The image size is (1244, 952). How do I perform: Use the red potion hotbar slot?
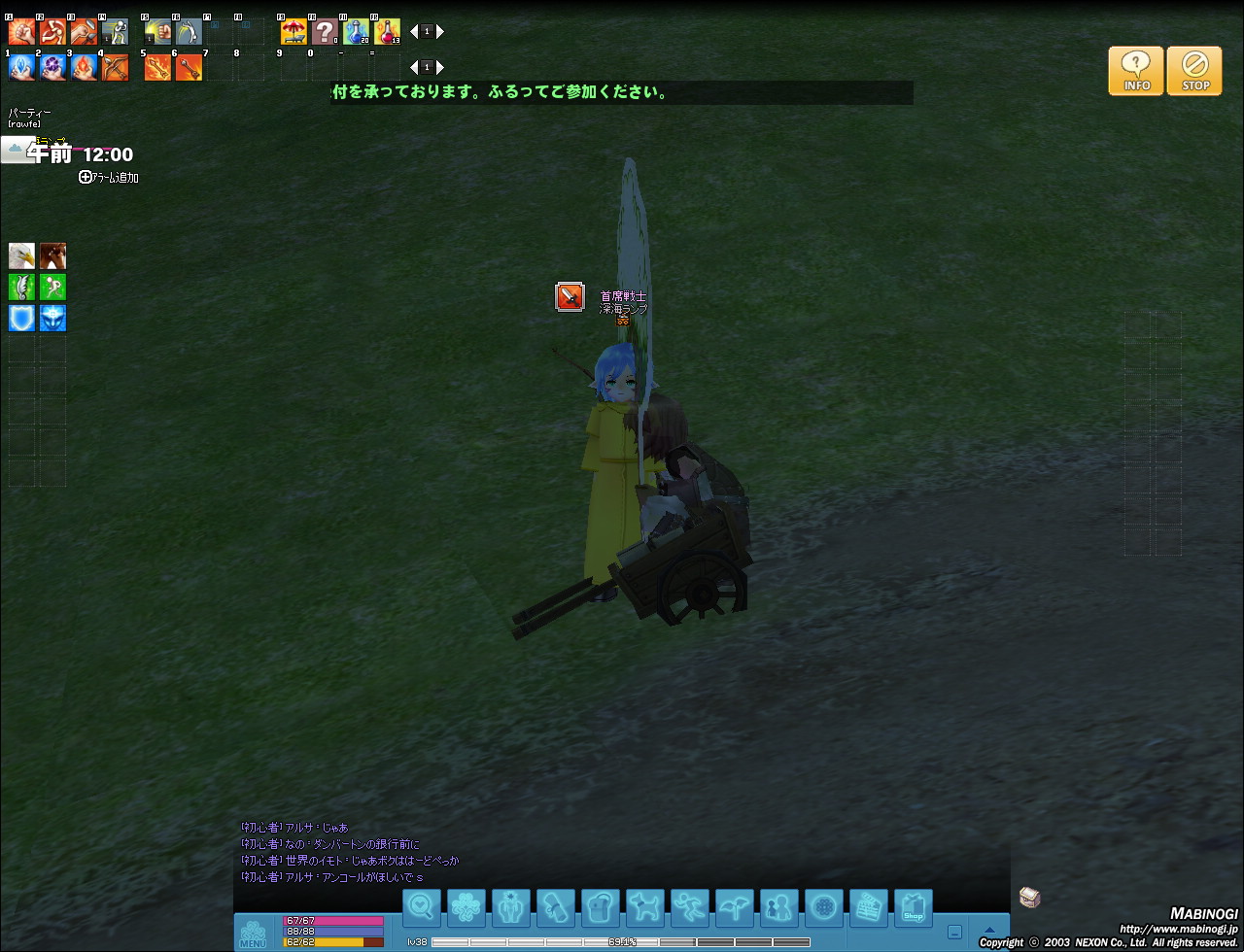[x=387, y=32]
